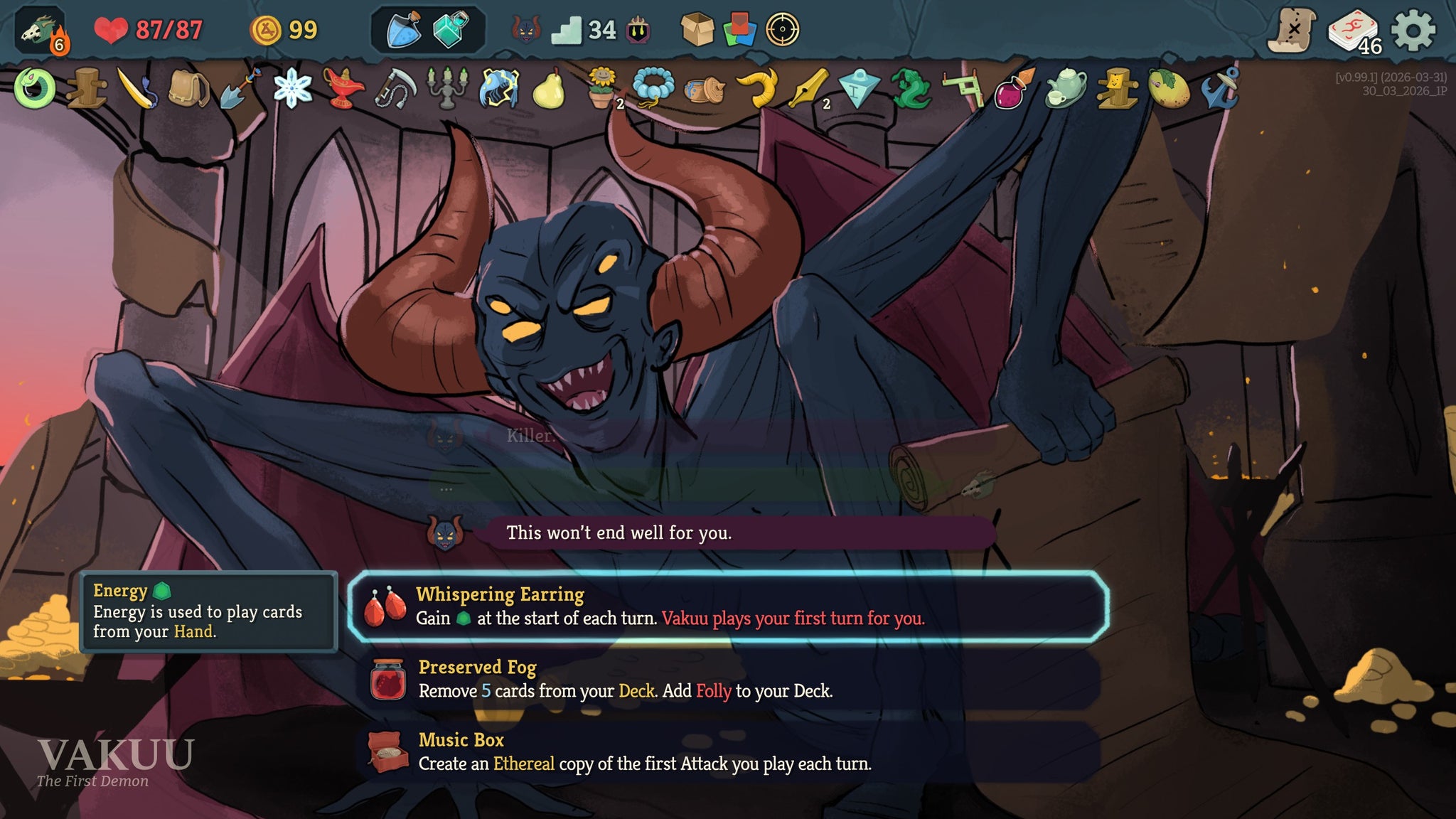Open the settings gear menu

click(1412, 31)
